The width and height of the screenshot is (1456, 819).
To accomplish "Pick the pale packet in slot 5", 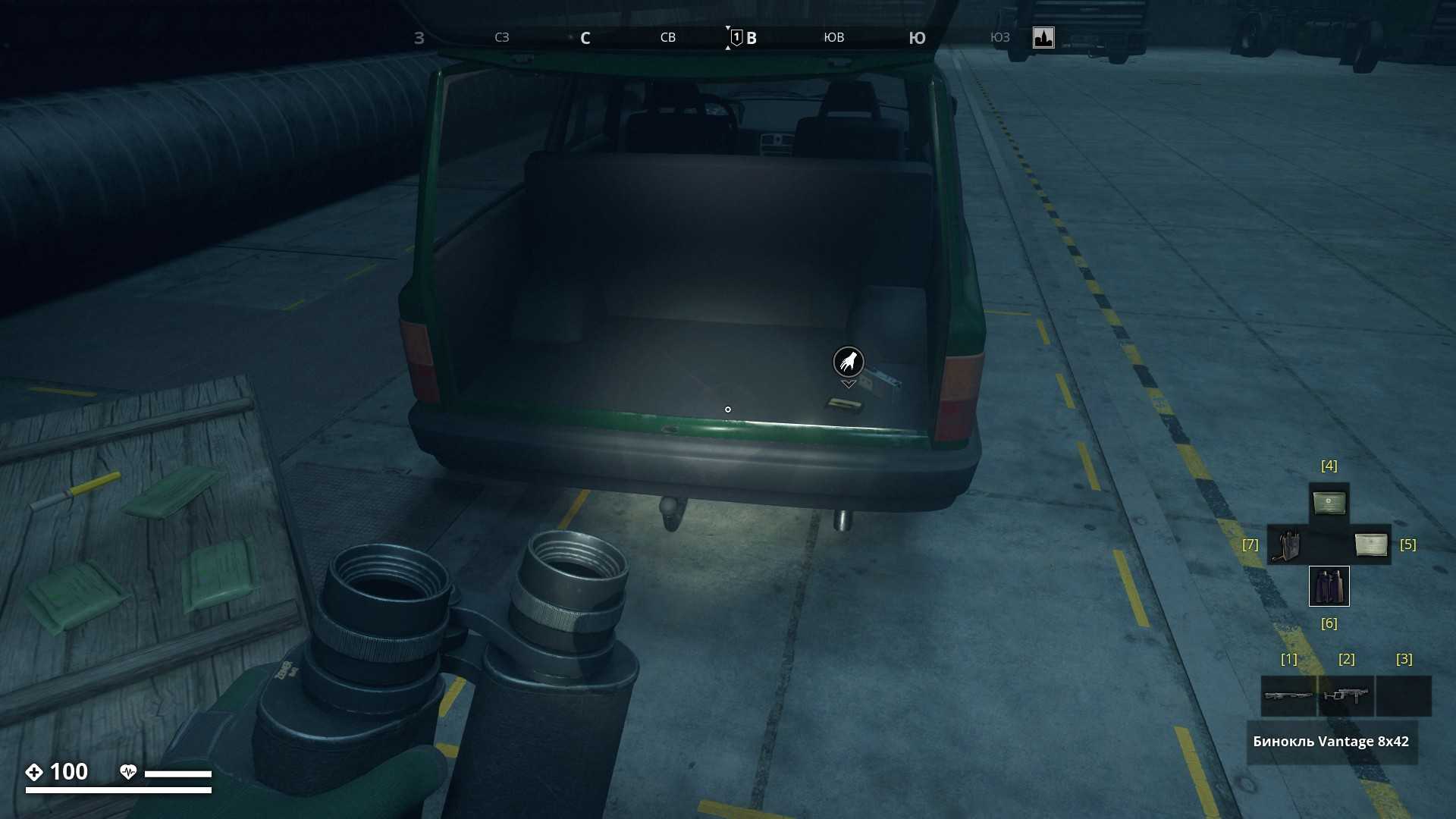I will coord(1370,544).
